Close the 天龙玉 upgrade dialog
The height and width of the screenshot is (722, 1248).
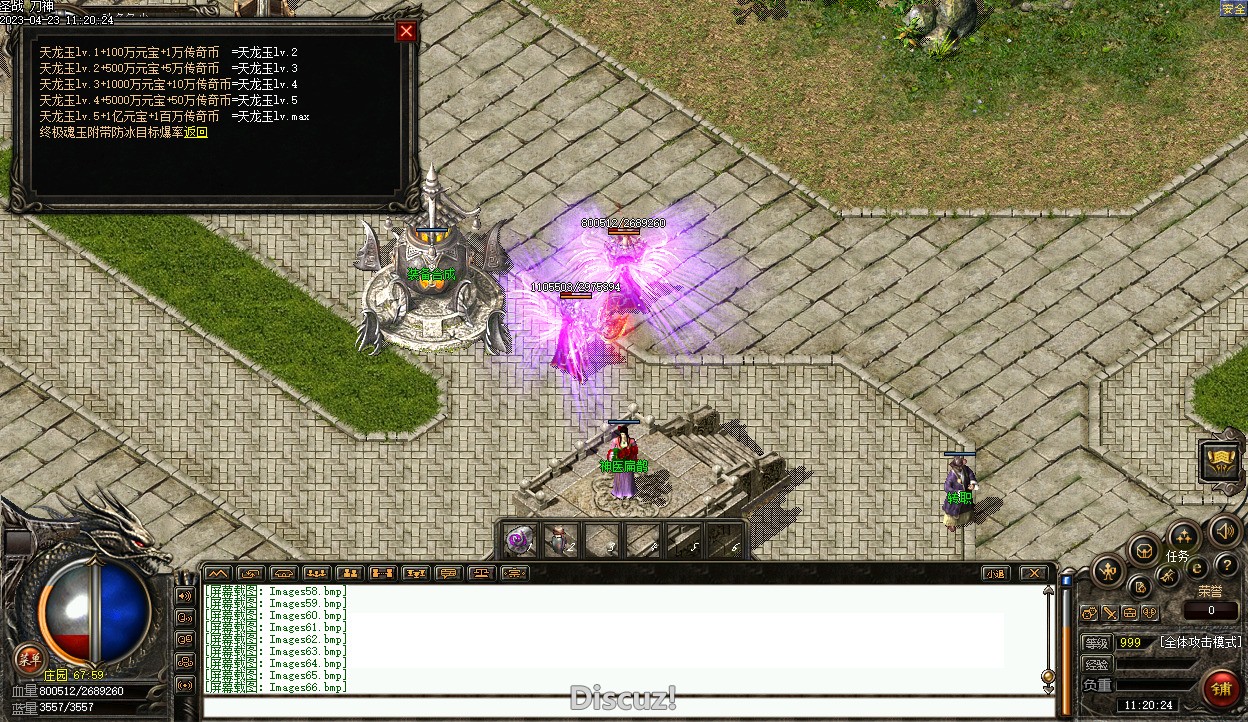tap(406, 31)
